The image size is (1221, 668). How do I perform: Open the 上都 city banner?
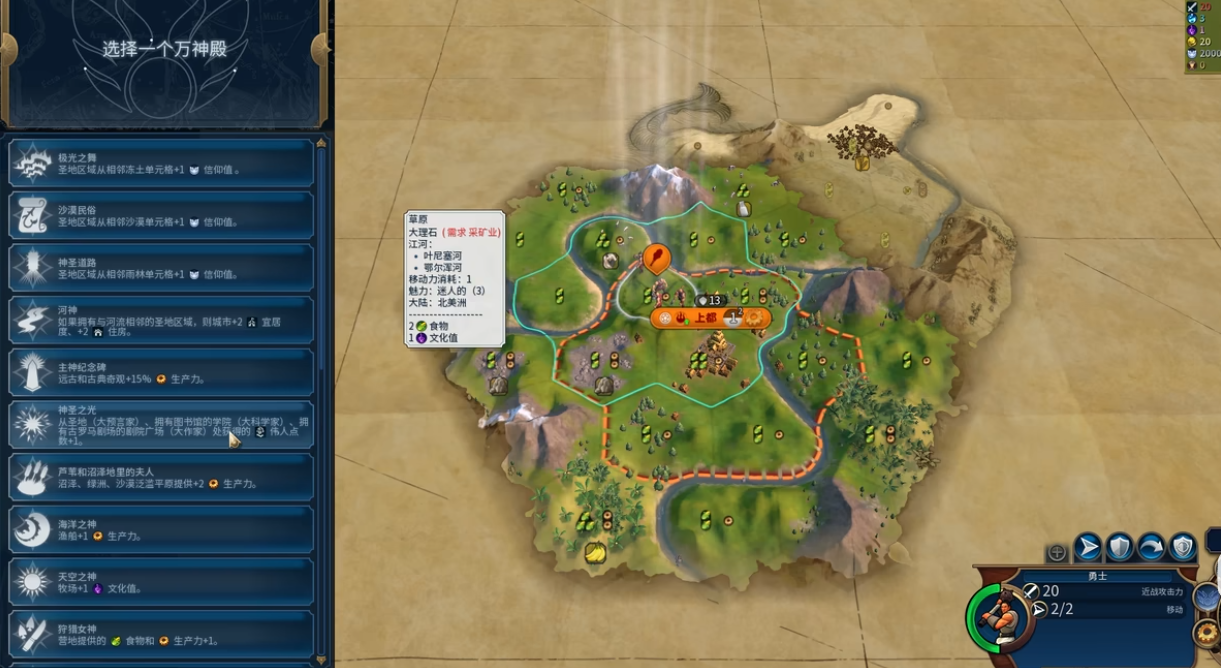point(705,318)
